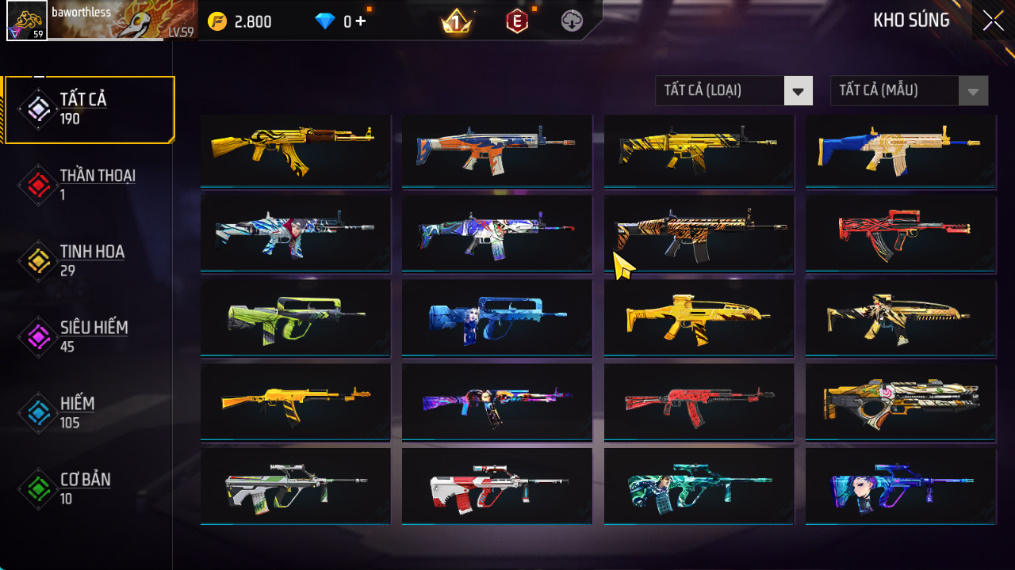1015x570 pixels.
Task: Pick the lime green FAMAS skin
Action: click(295, 317)
